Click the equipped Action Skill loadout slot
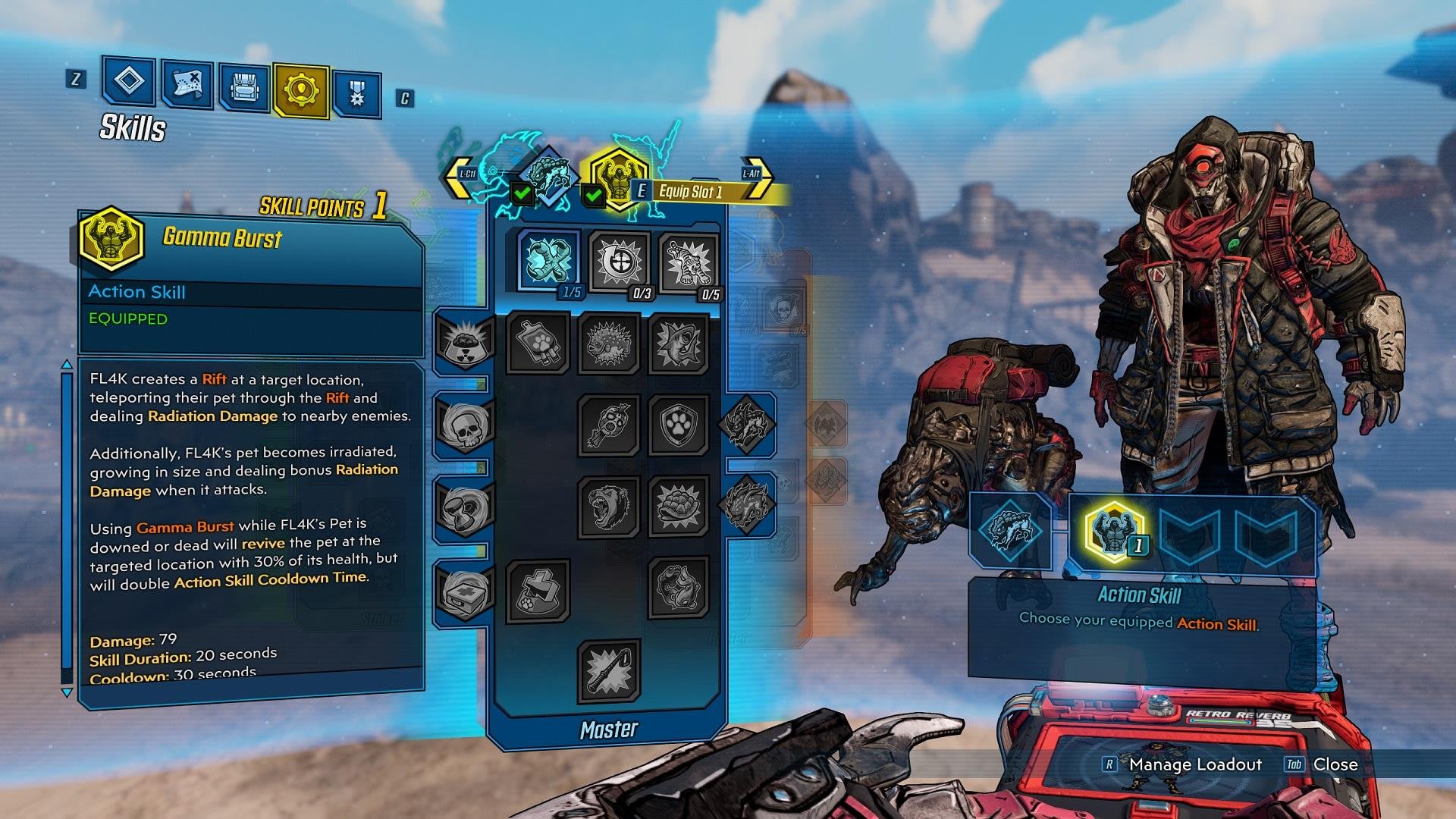Image resolution: width=1456 pixels, height=819 pixels. tap(1112, 532)
